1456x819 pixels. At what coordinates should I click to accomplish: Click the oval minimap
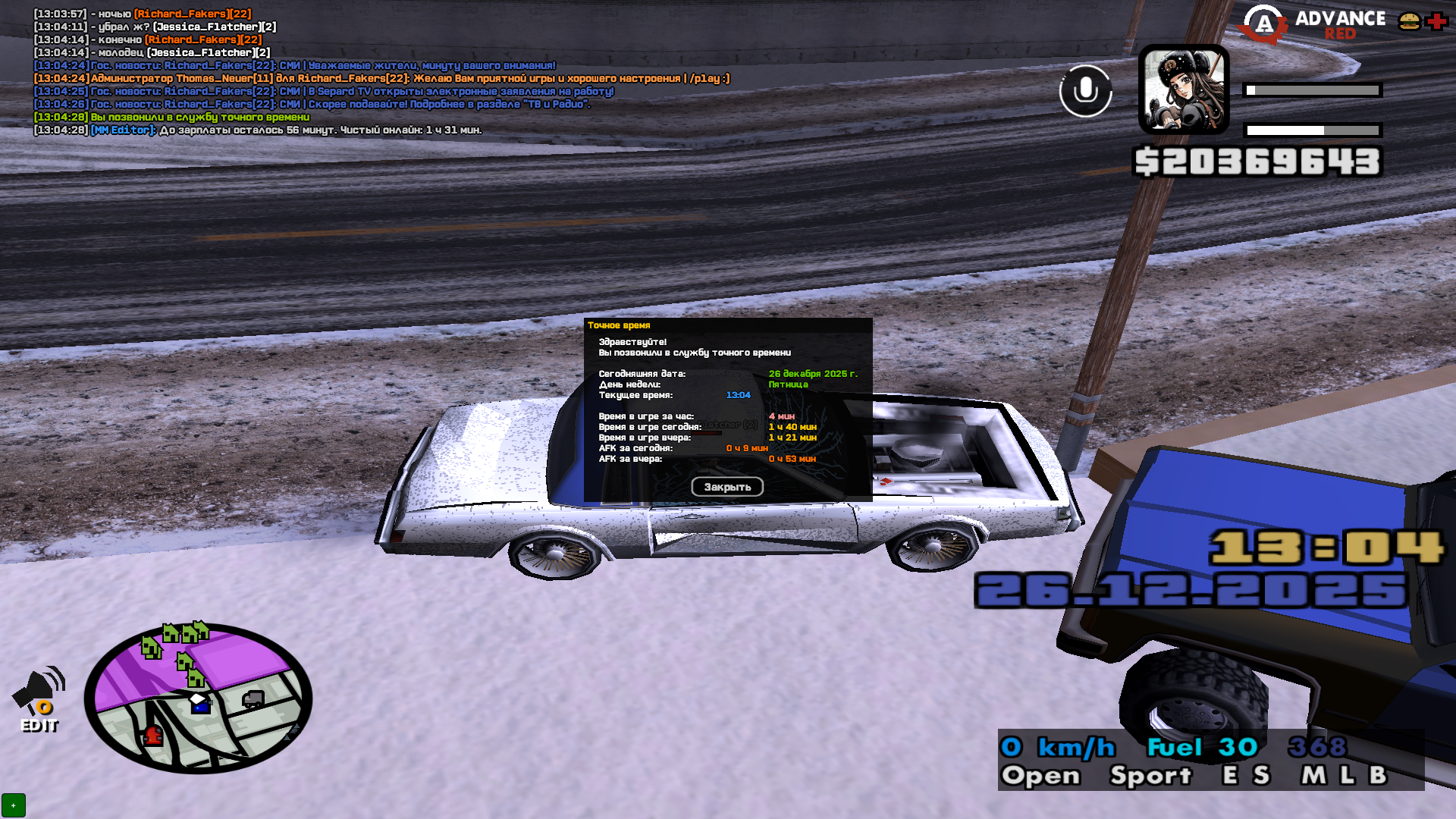pyautogui.click(x=199, y=698)
